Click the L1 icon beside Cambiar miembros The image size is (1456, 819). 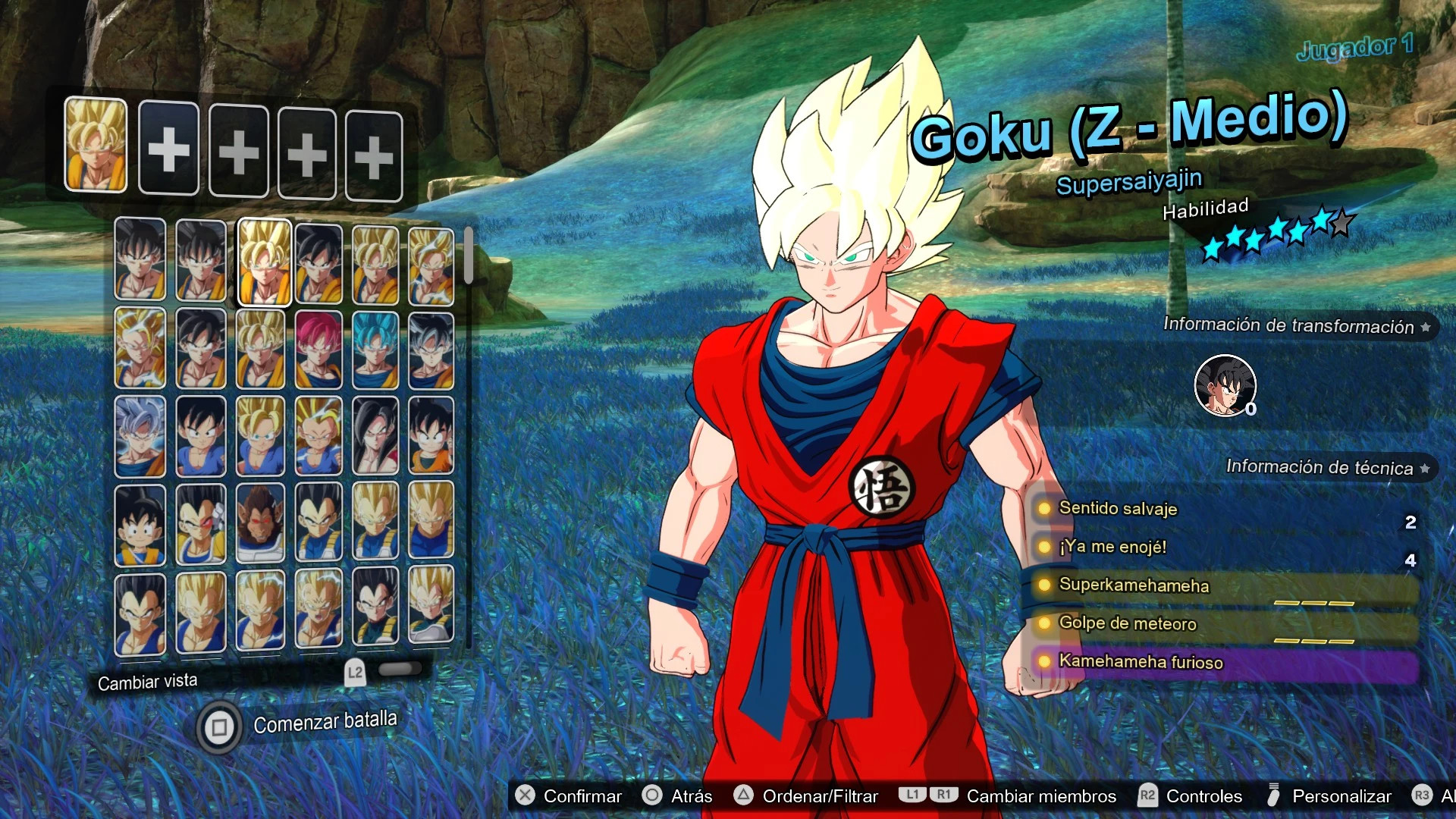coord(914,796)
